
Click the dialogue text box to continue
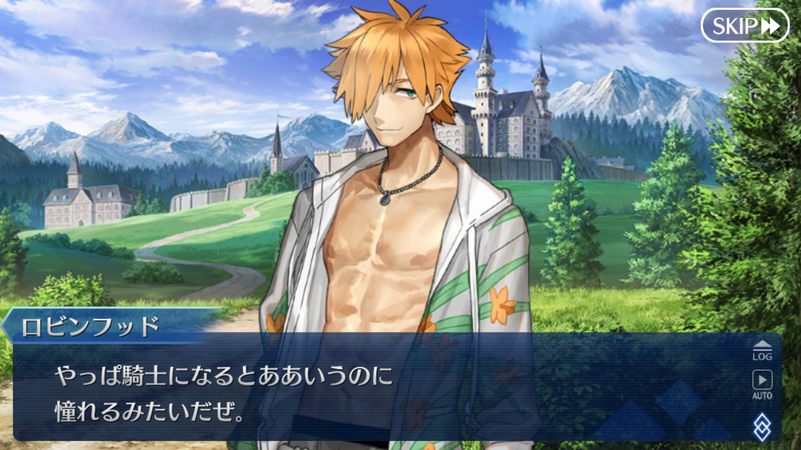click(x=380, y=390)
